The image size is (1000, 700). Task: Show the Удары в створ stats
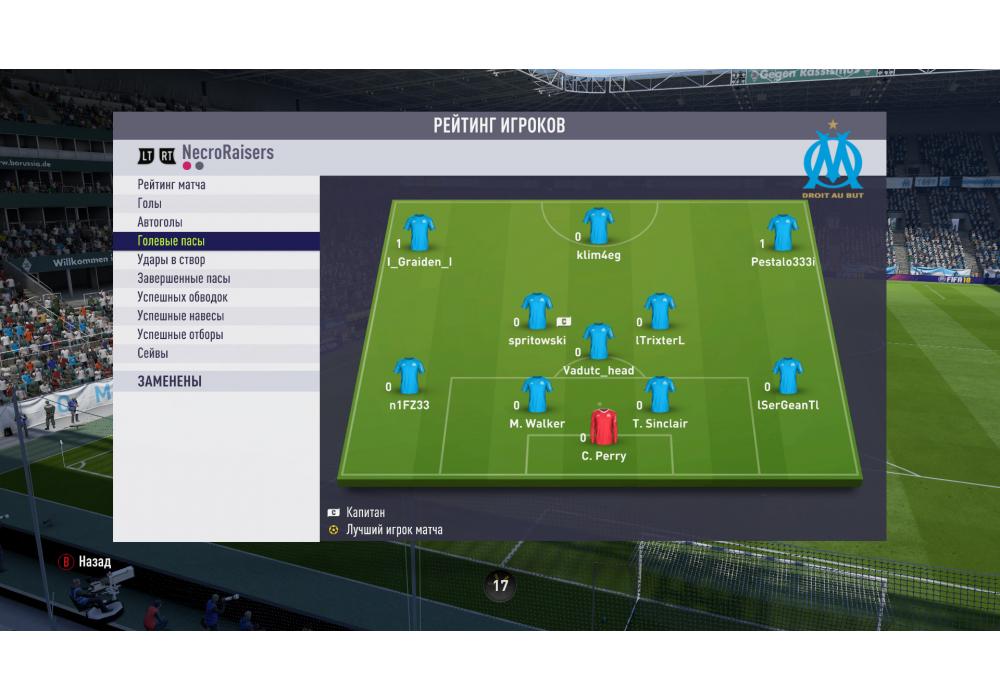(172, 260)
